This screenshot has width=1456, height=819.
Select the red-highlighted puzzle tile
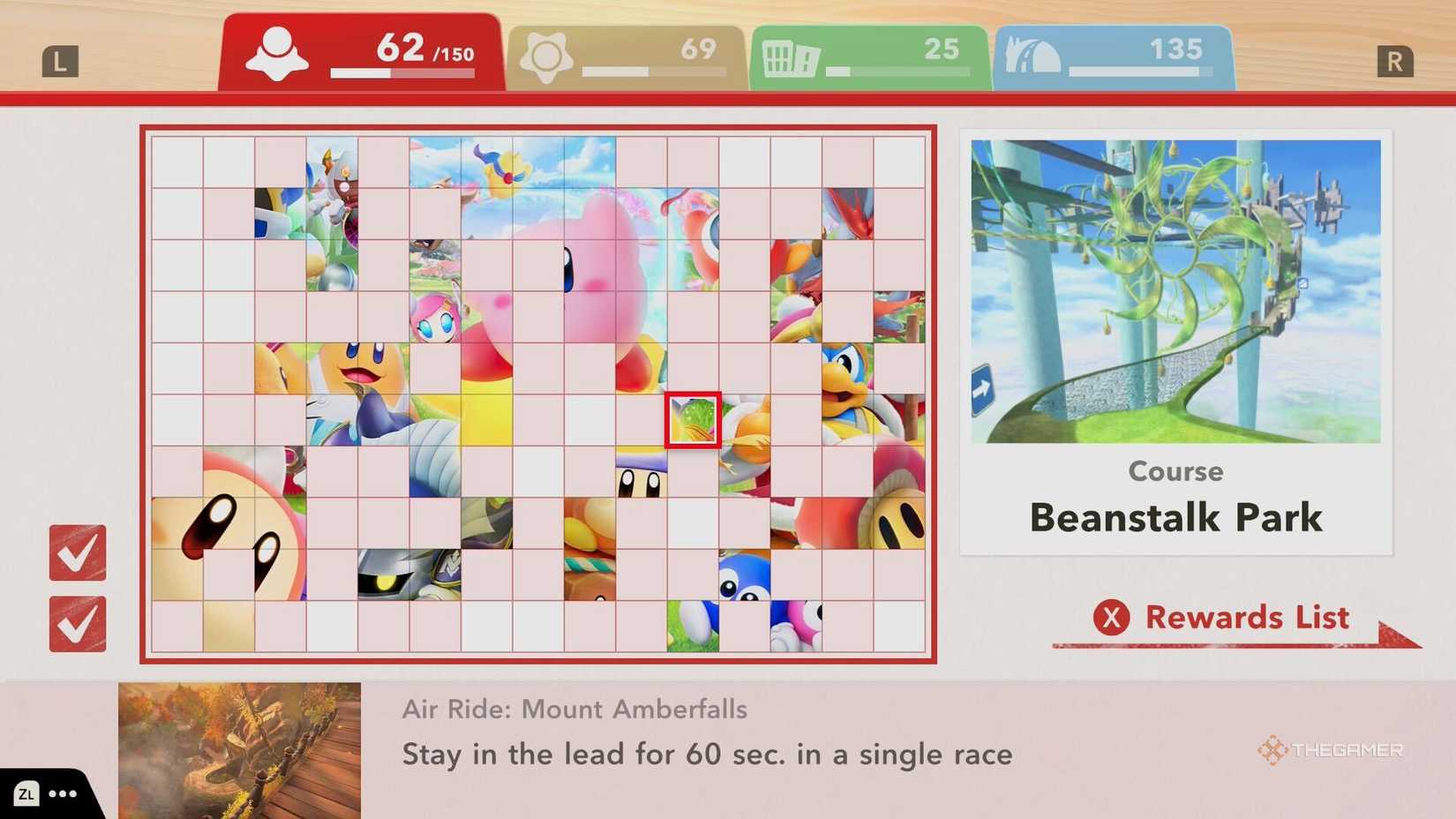(694, 421)
